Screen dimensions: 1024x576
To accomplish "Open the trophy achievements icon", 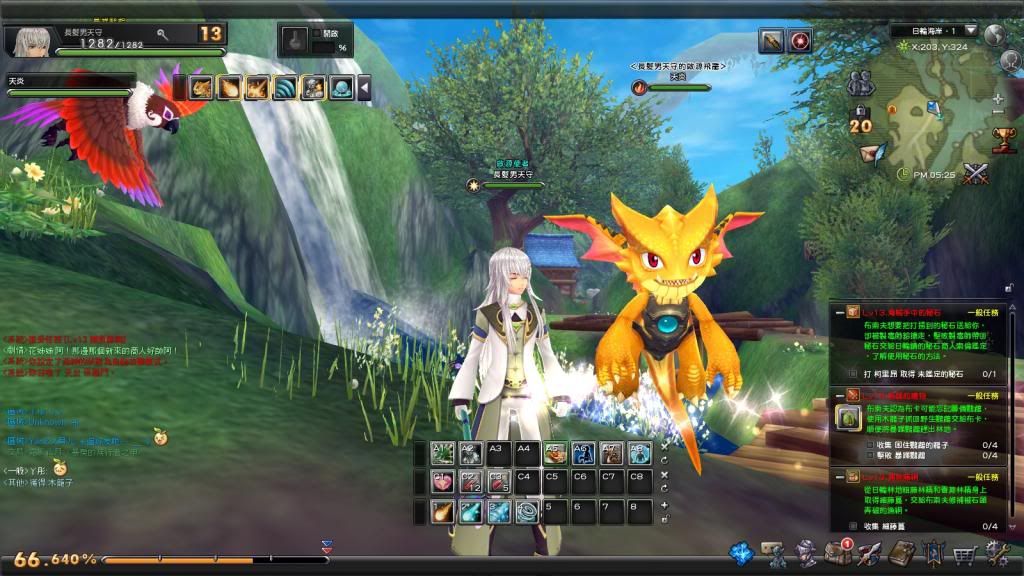I will (x=1002, y=138).
